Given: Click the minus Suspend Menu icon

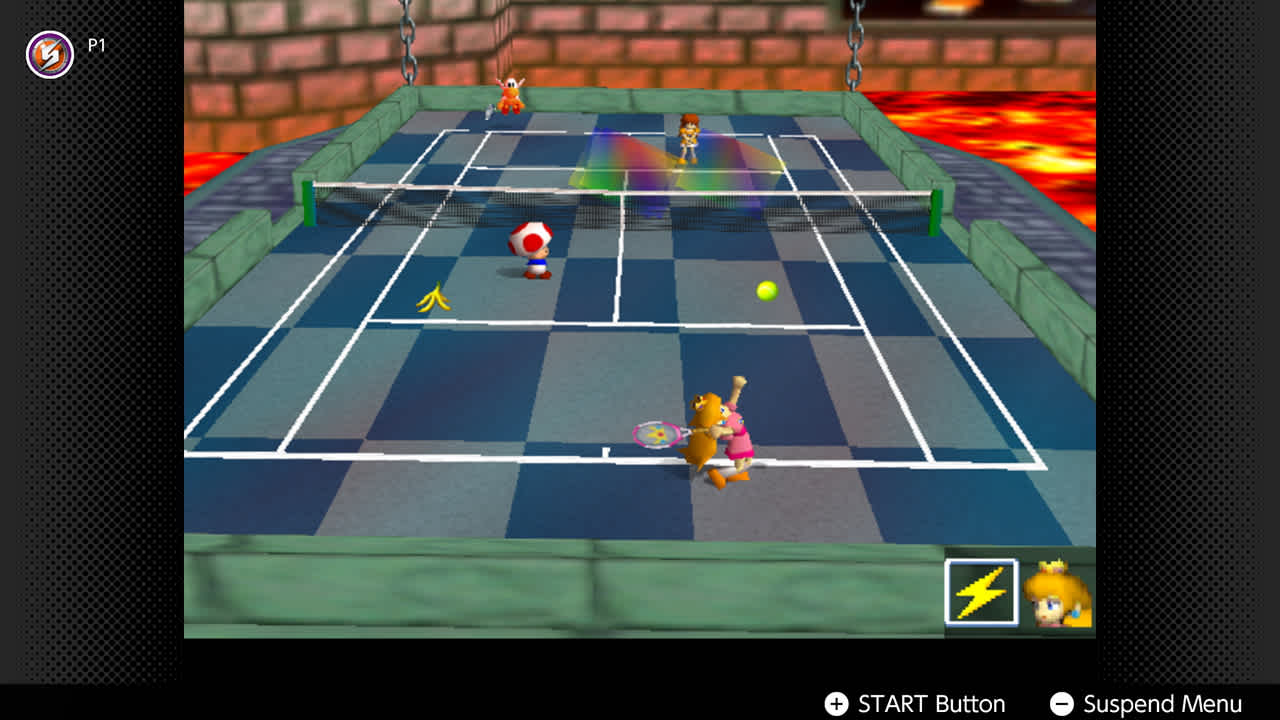Looking at the screenshot, I should [x=1063, y=703].
